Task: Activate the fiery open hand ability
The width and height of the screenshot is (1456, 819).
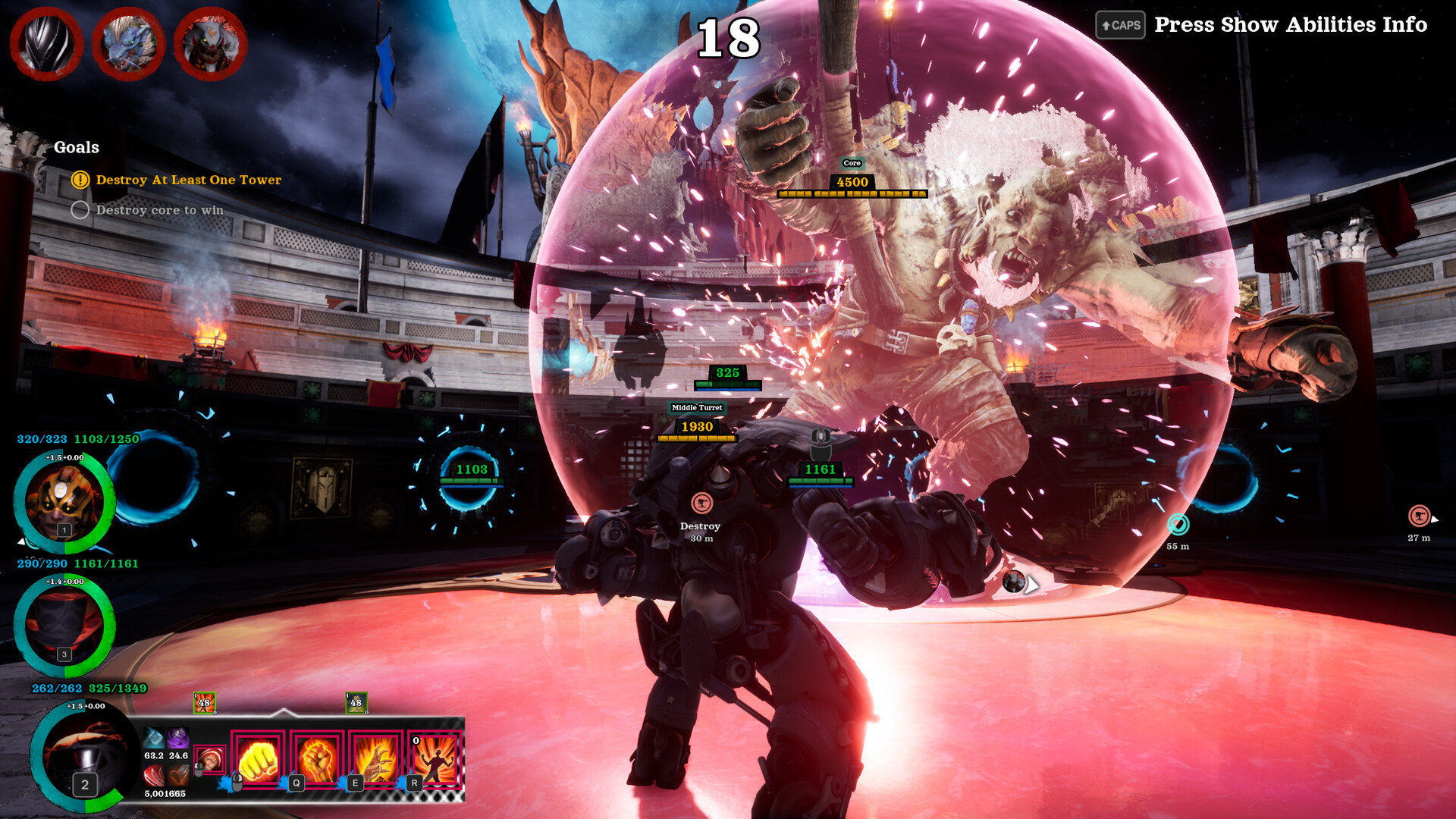Action: (375, 760)
